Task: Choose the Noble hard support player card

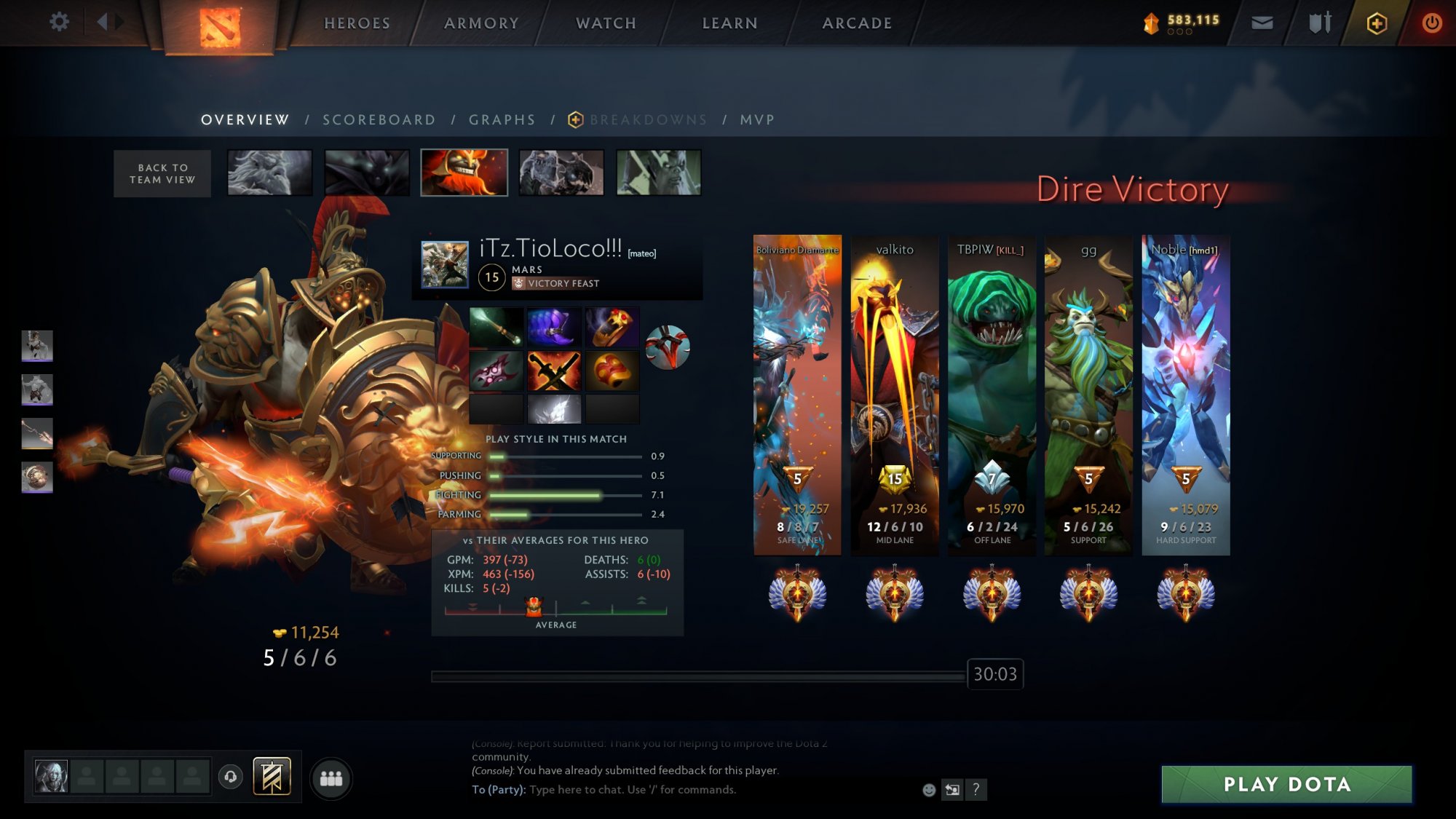Action: (1185, 395)
